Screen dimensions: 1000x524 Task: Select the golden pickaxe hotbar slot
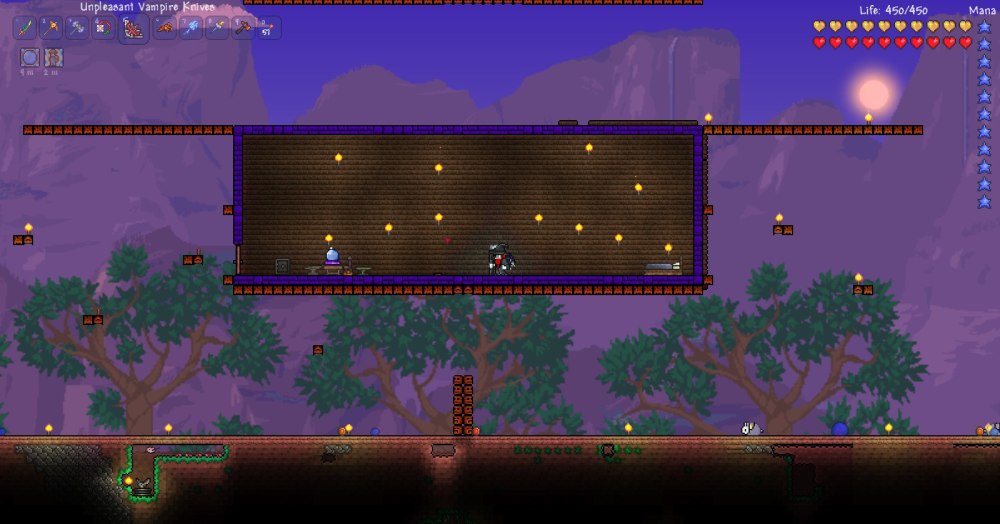coord(52,28)
